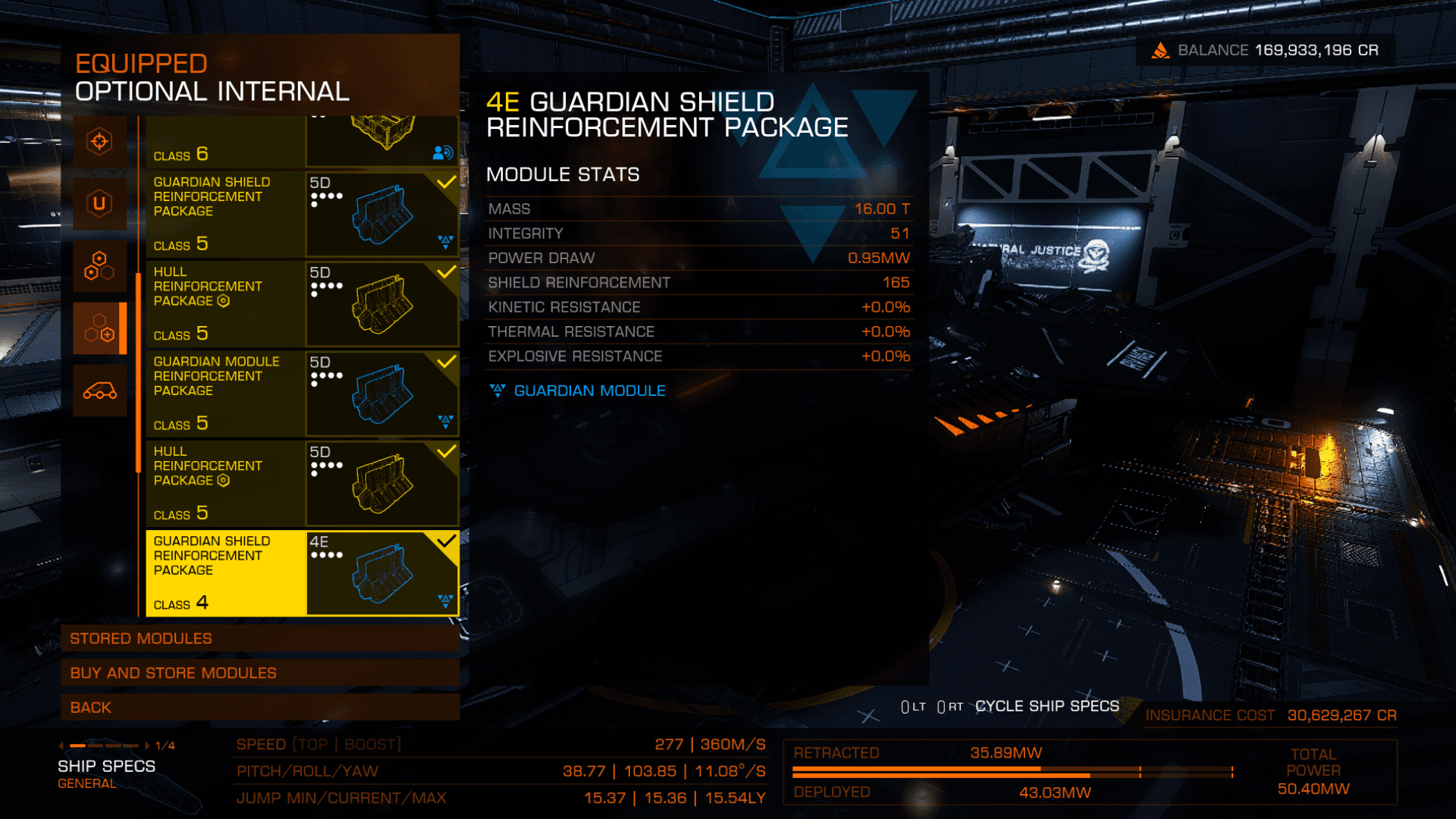Go back with the Back button
Screen dimensions: 1456x819
259,708
